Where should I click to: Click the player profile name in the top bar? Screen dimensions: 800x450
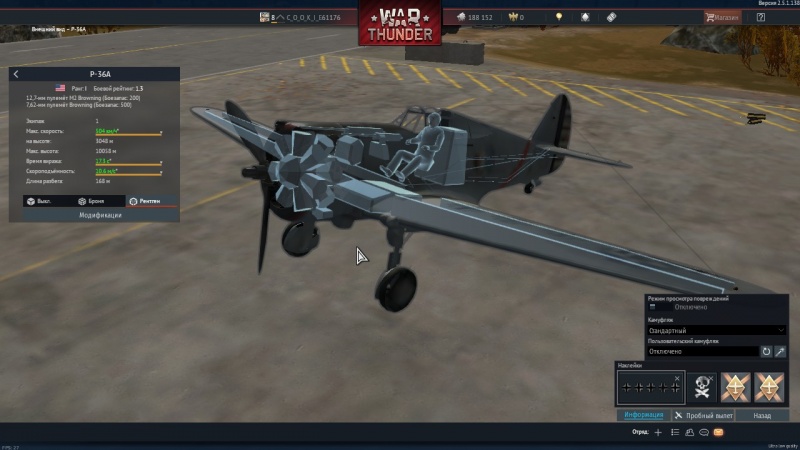(314, 17)
